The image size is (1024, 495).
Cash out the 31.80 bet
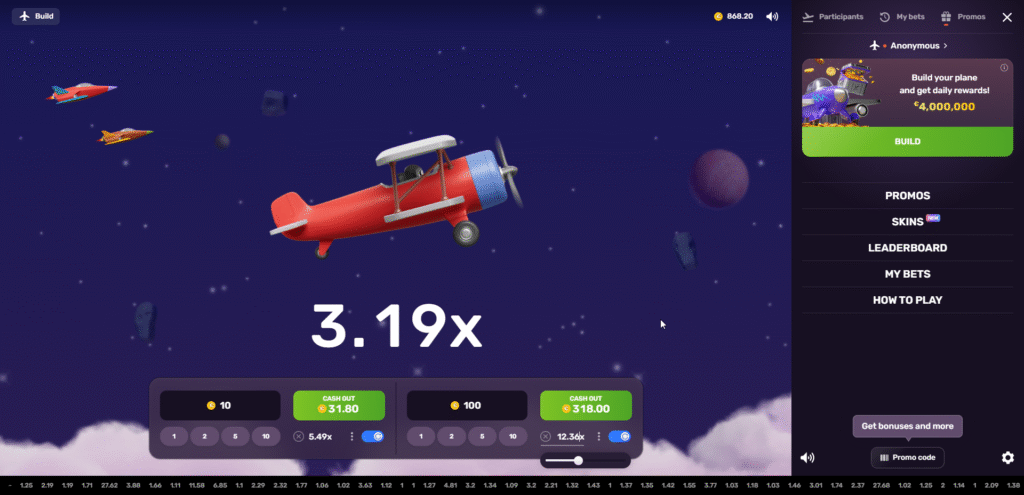coord(339,404)
